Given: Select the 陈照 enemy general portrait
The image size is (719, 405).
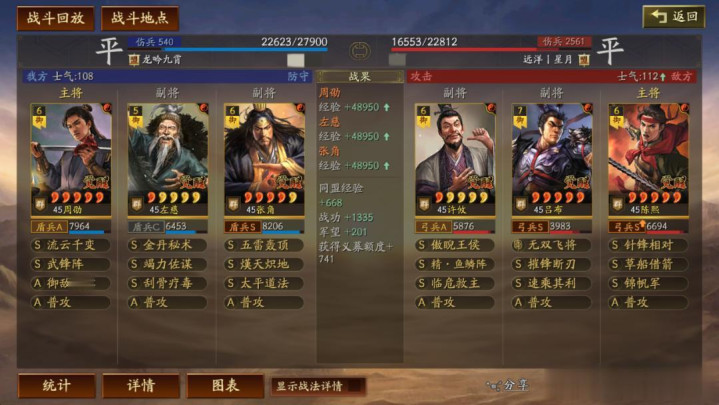Looking at the screenshot, I should pos(647,150).
